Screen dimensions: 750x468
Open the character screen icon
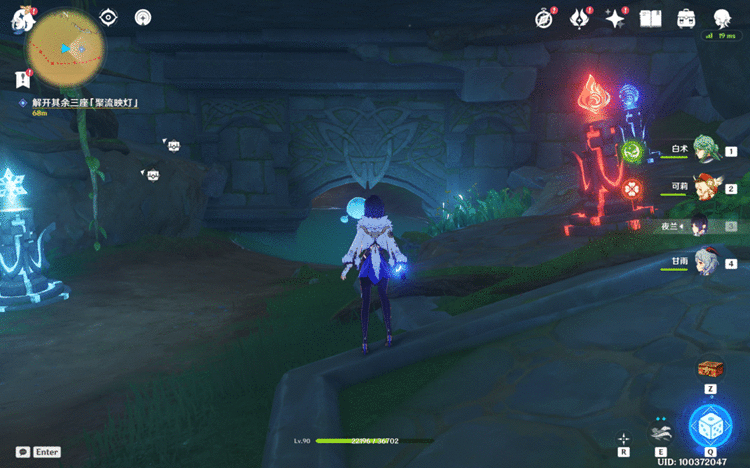tap(722, 18)
